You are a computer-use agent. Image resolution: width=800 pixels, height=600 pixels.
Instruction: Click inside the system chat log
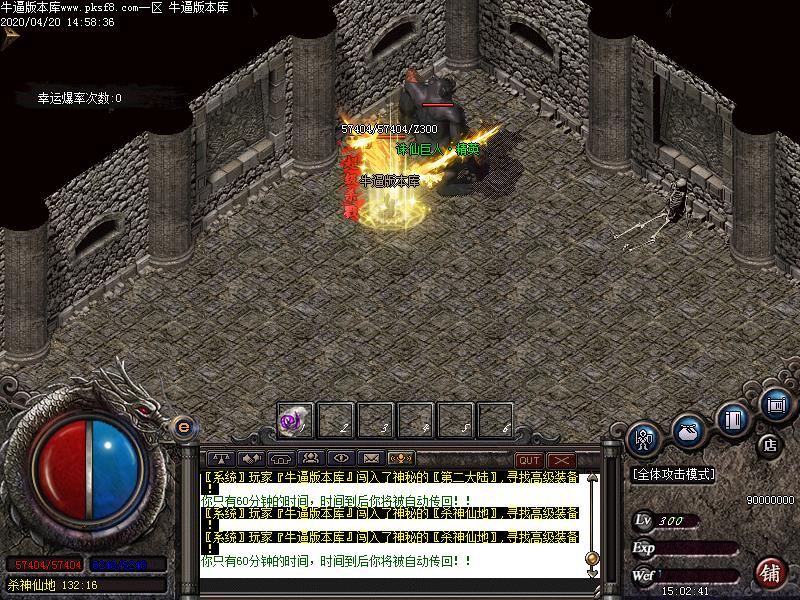[x=390, y=520]
